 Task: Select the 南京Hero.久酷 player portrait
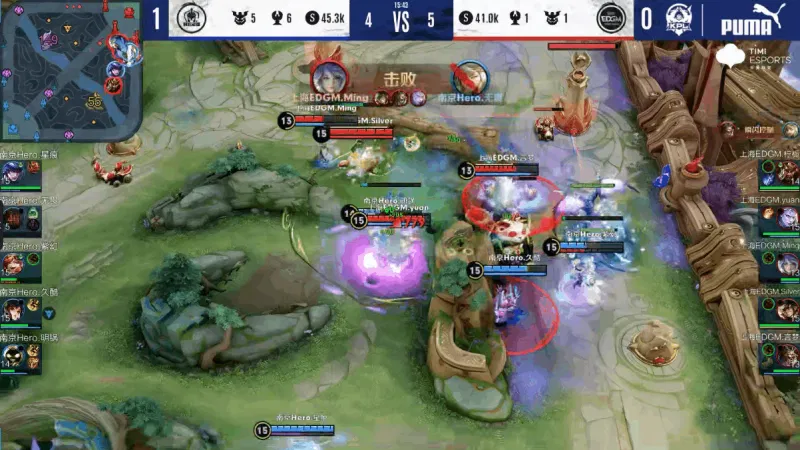pos(14,311)
